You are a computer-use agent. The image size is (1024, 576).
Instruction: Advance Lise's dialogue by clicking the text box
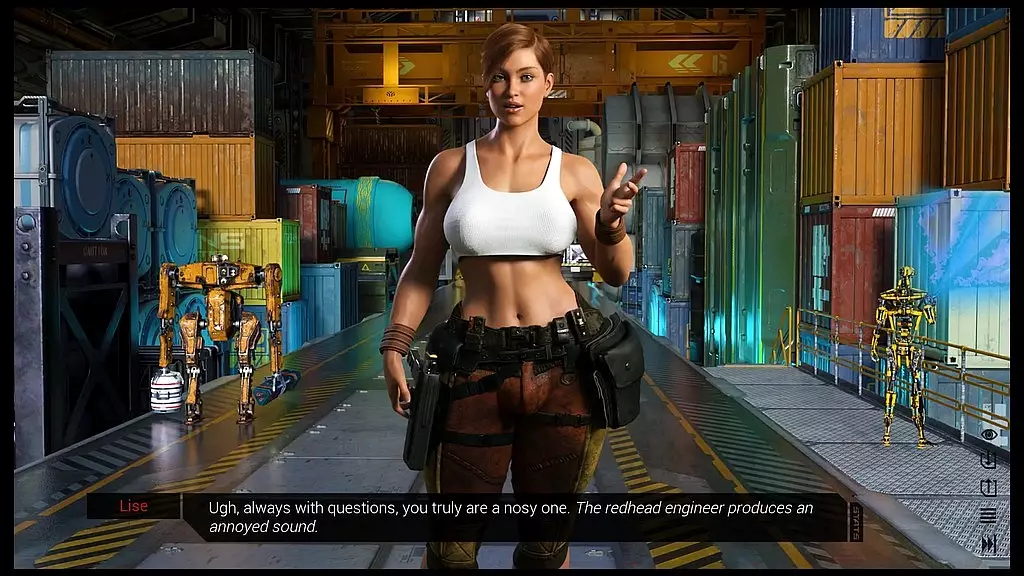pos(510,517)
